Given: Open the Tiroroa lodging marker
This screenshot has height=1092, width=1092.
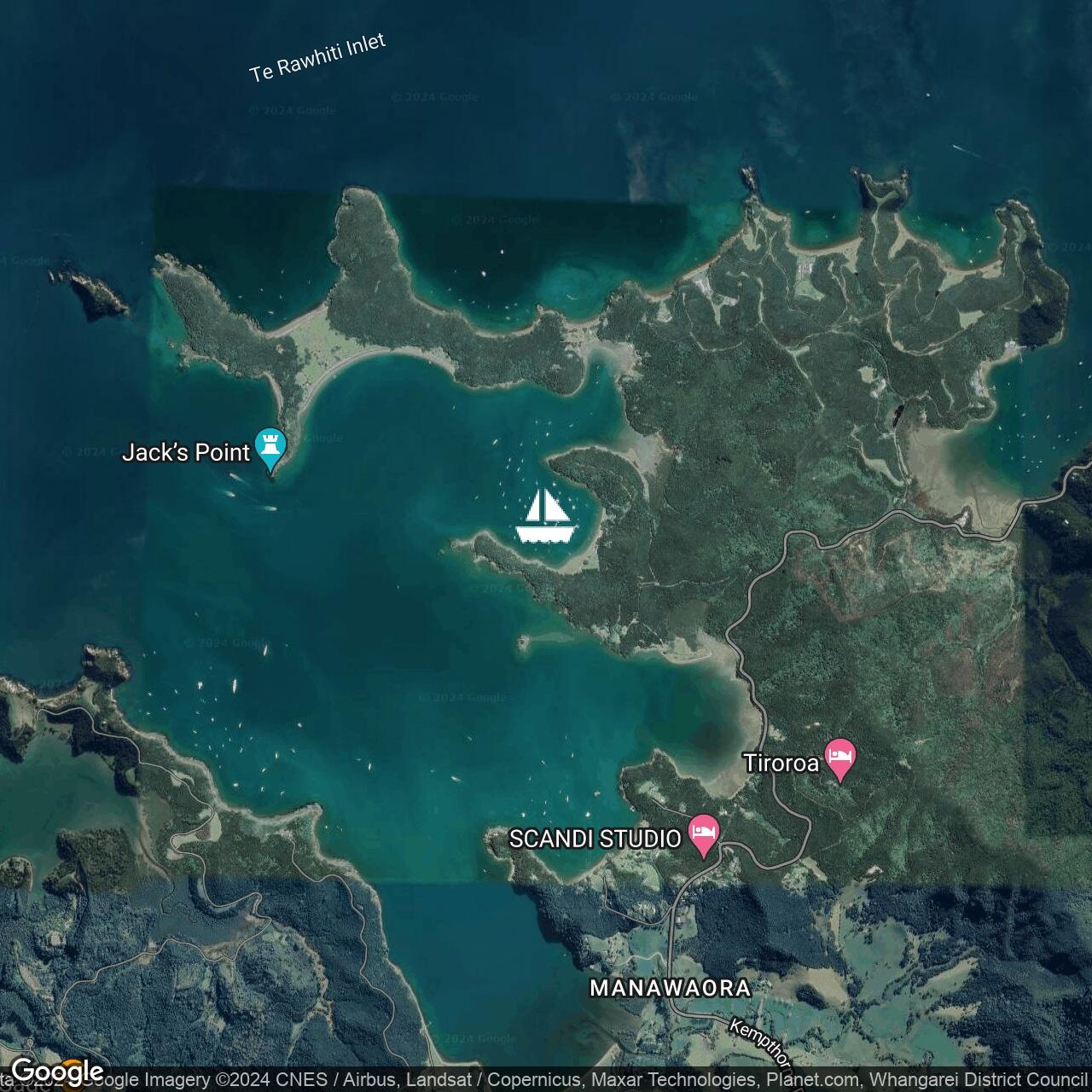Looking at the screenshot, I should click(840, 758).
